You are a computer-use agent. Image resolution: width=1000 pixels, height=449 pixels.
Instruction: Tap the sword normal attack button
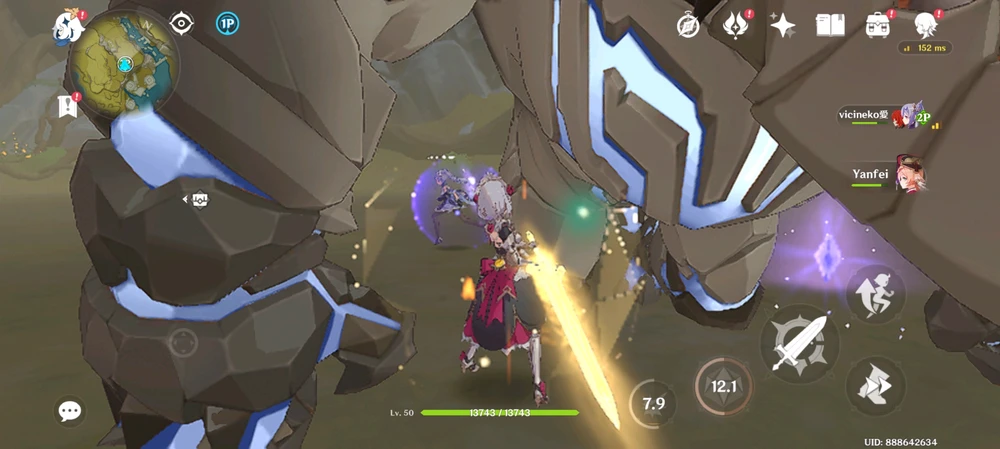798,343
